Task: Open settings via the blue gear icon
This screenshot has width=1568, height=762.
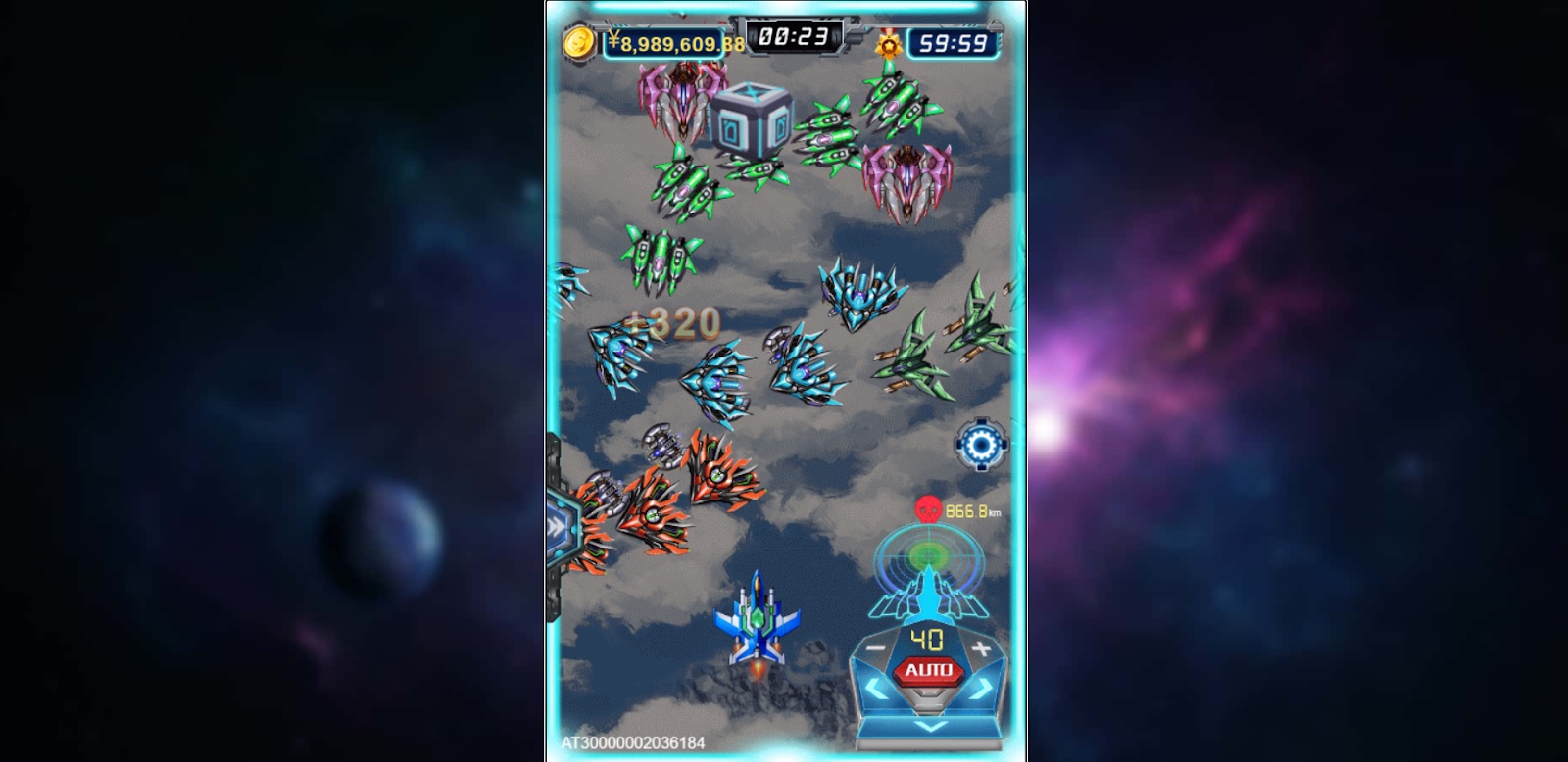Action: click(x=980, y=446)
